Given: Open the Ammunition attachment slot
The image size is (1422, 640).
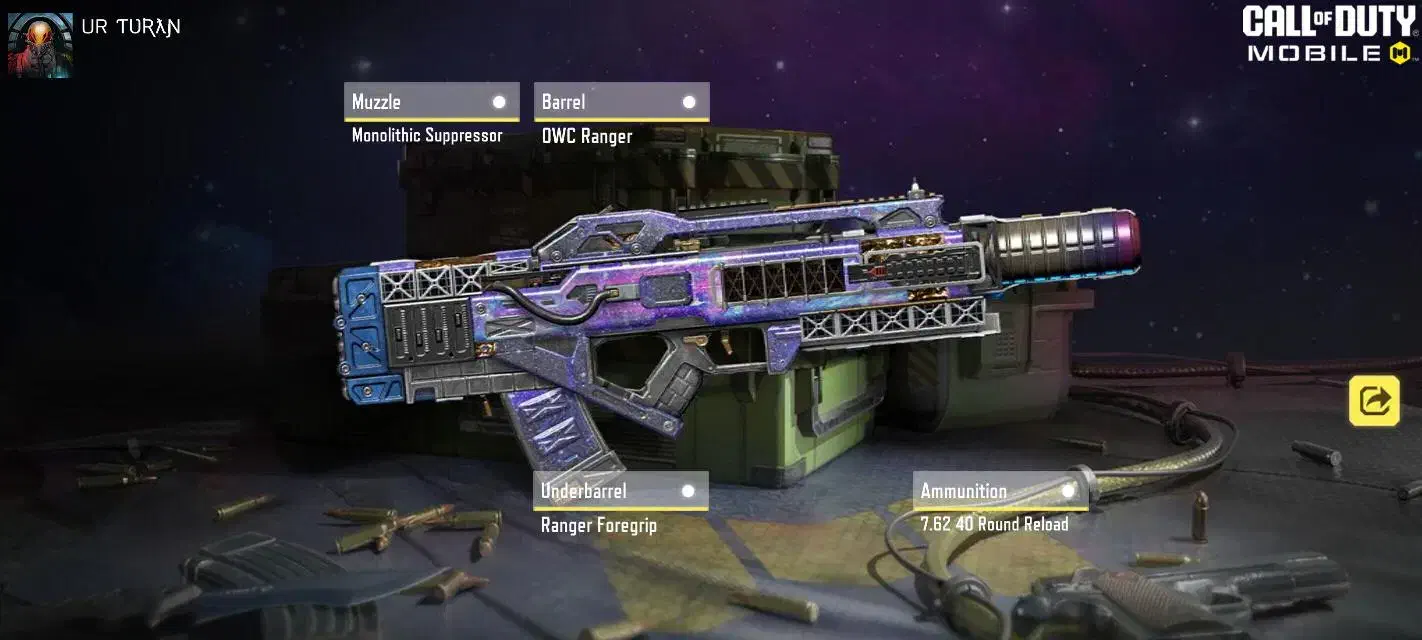Looking at the screenshot, I should click(1000, 491).
